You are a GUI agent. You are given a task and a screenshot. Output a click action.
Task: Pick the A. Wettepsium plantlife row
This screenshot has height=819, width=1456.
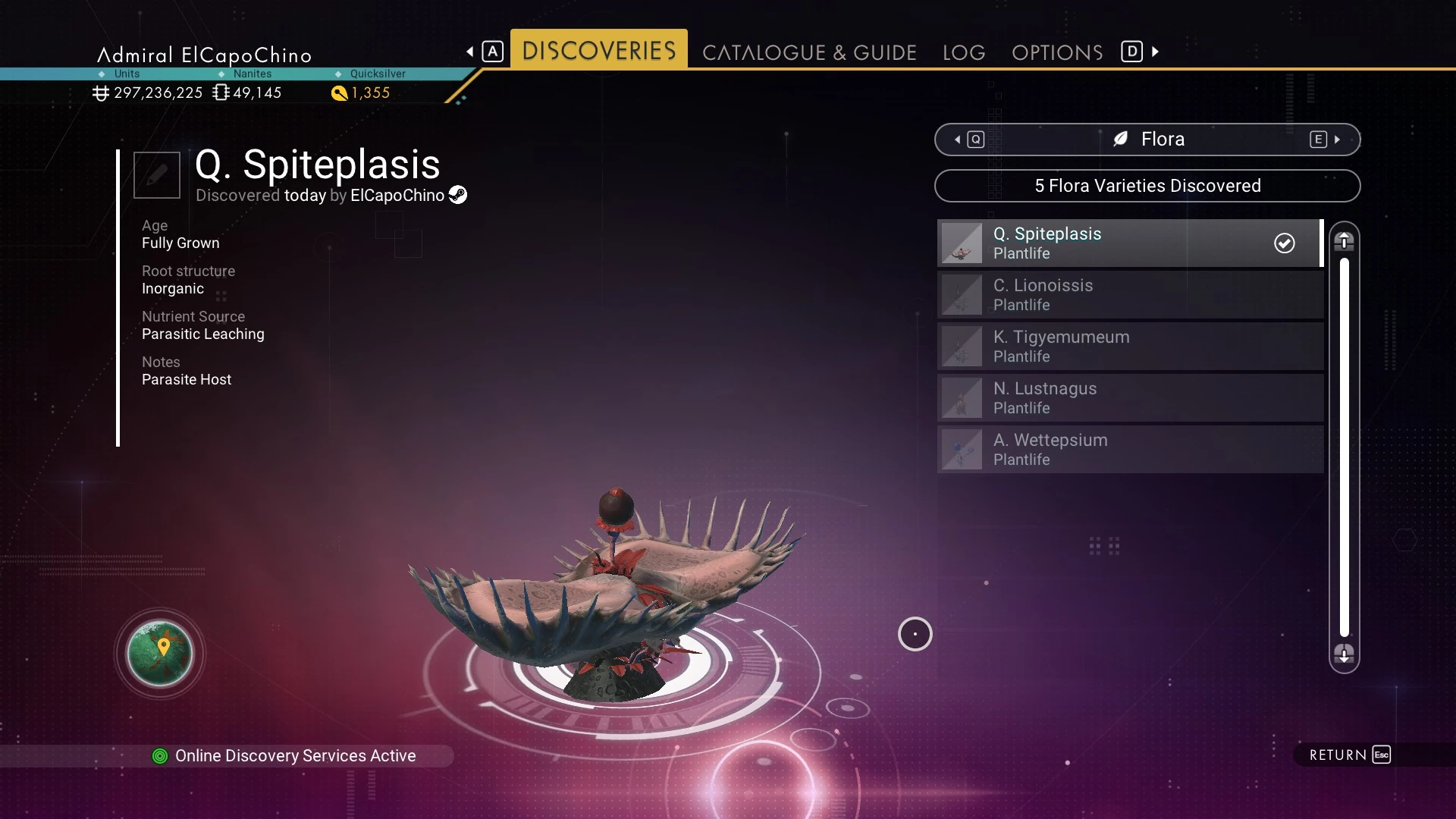(x=1130, y=450)
